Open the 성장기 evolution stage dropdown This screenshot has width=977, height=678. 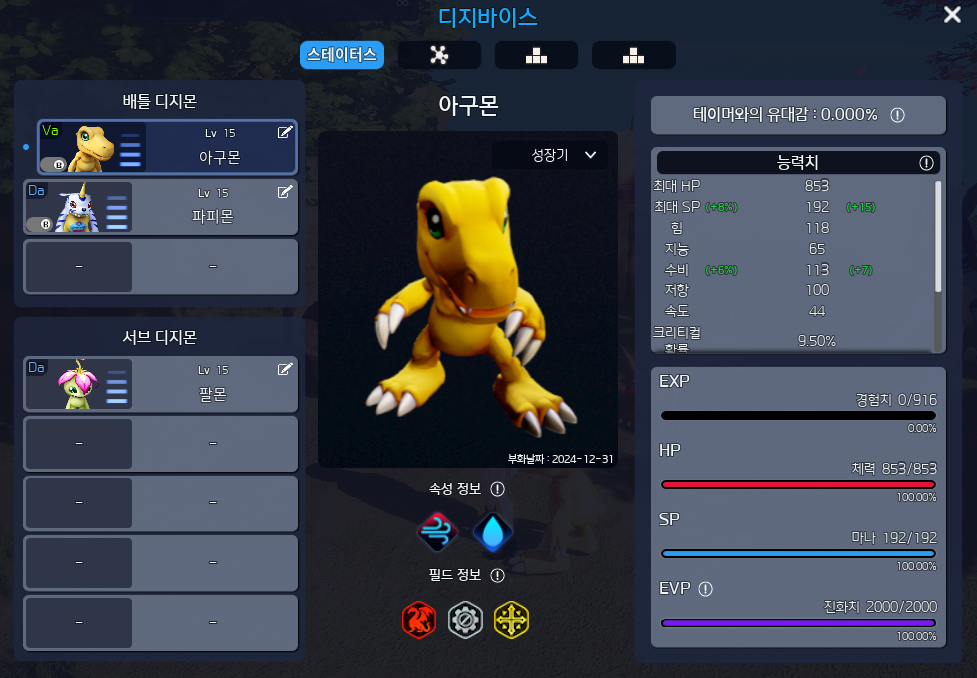click(563, 155)
